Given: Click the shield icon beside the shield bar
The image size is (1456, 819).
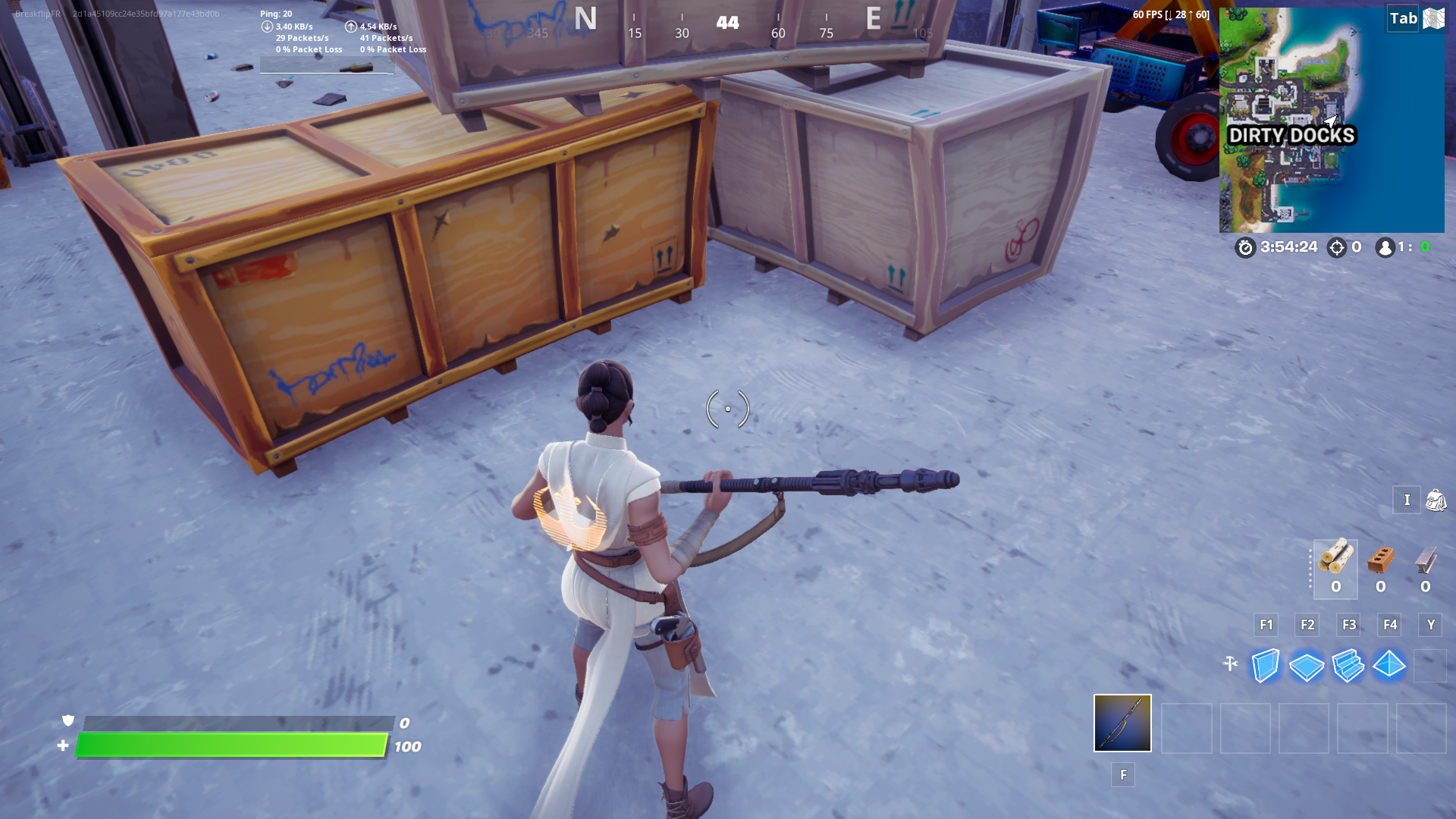Looking at the screenshot, I should pos(67,721).
